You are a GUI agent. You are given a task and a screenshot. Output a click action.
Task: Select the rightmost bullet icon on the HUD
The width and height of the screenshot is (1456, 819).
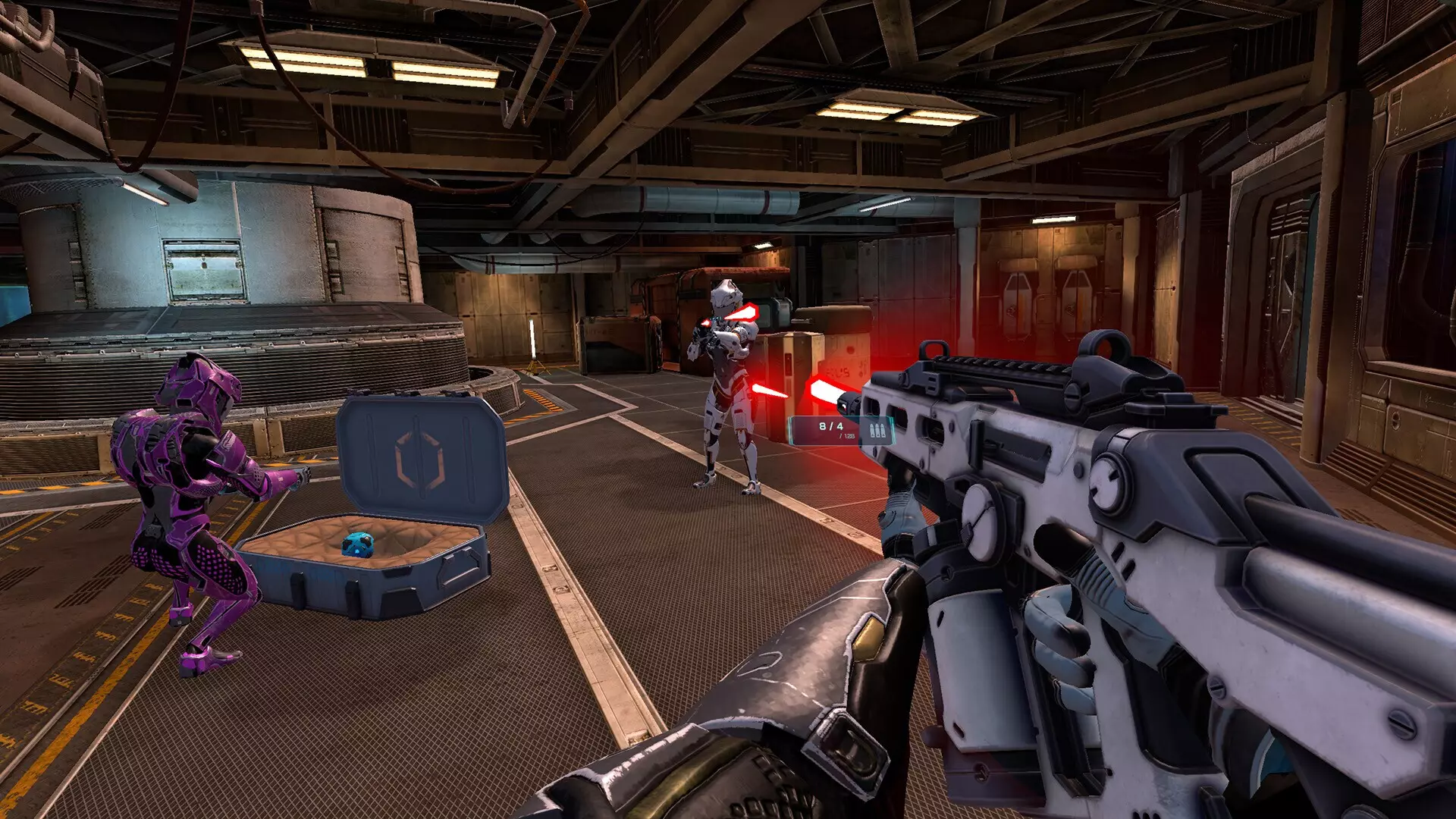point(884,431)
